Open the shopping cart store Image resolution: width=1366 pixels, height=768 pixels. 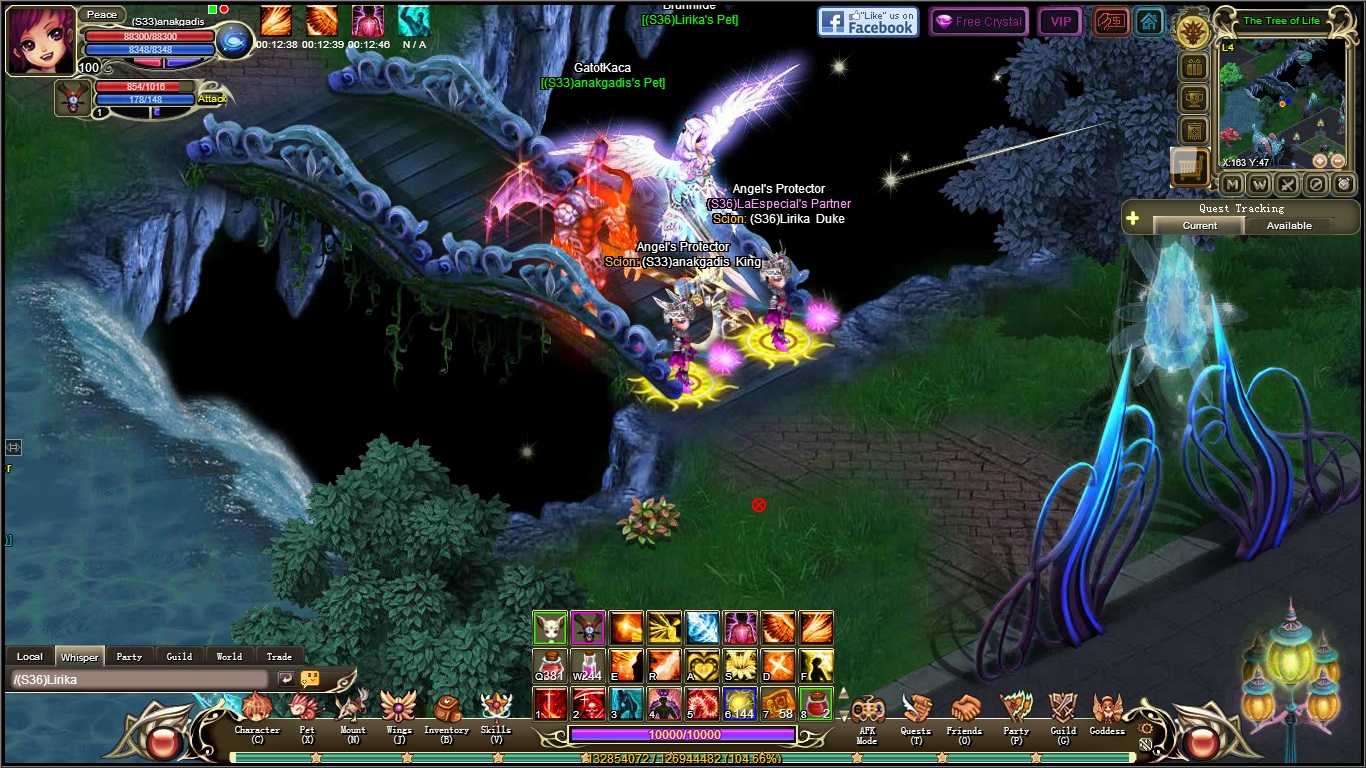point(1190,167)
